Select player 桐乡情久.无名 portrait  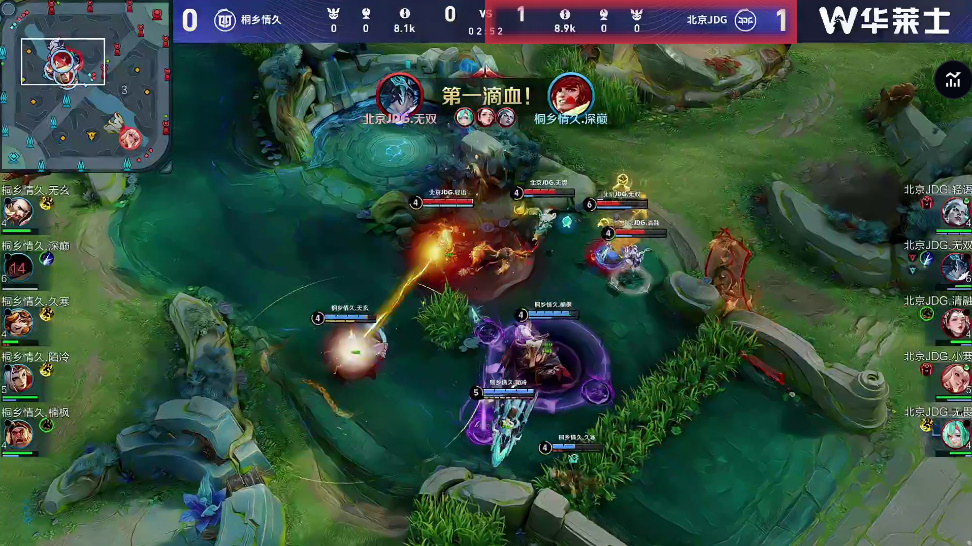(17, 211)
